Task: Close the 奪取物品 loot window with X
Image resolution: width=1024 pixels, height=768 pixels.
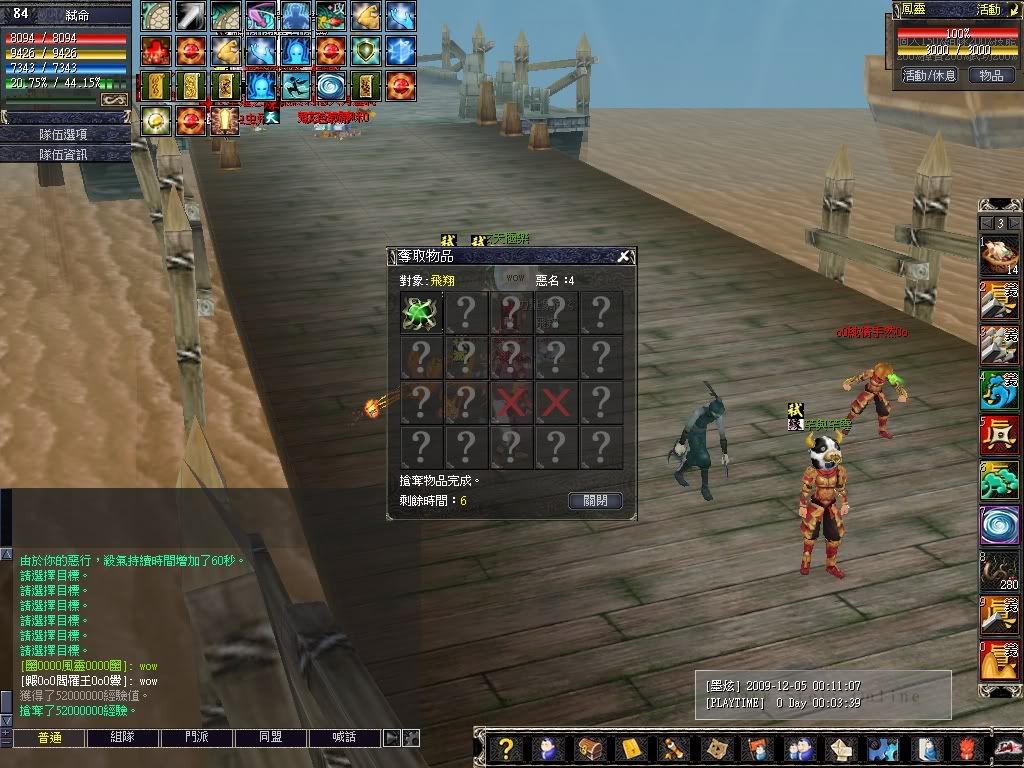Action: click(623, 257)
